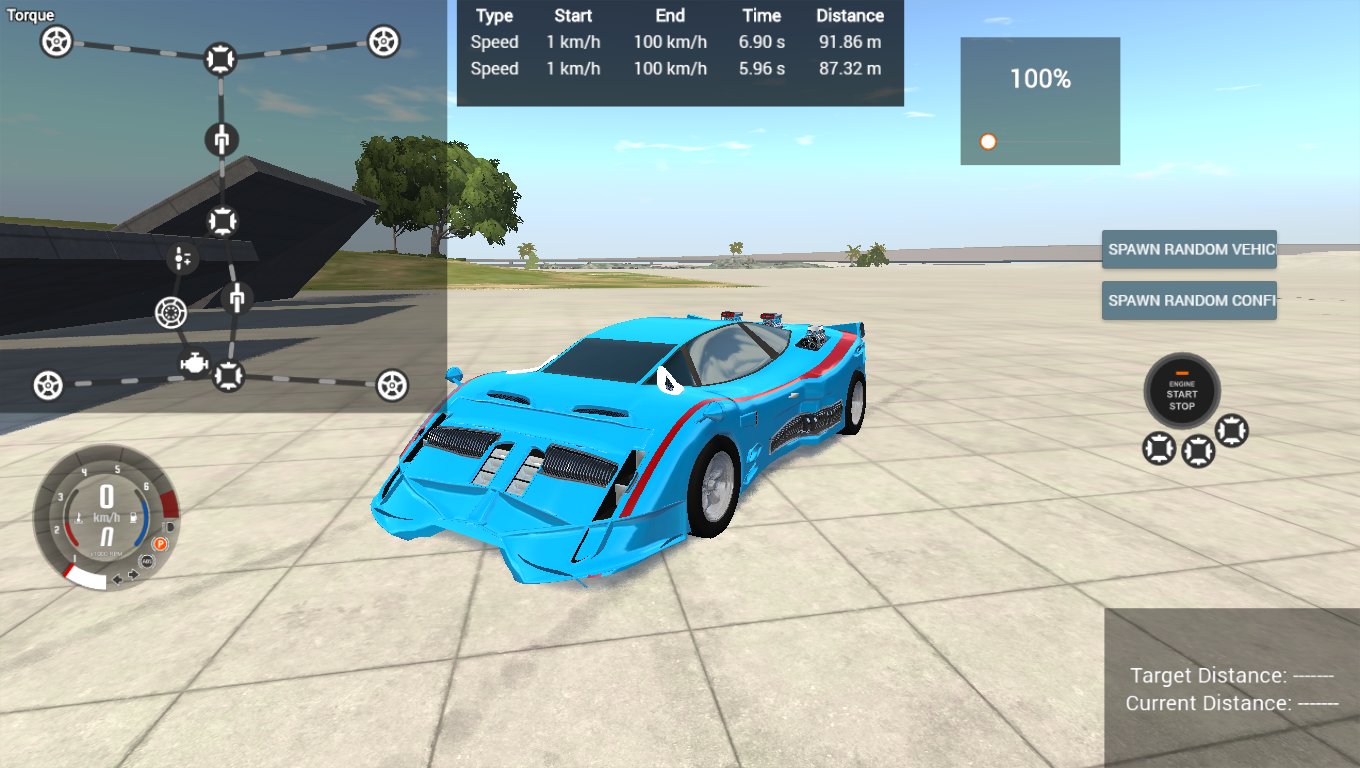Toggle the headlight indicator on the gauge

(x=168, y=528)
